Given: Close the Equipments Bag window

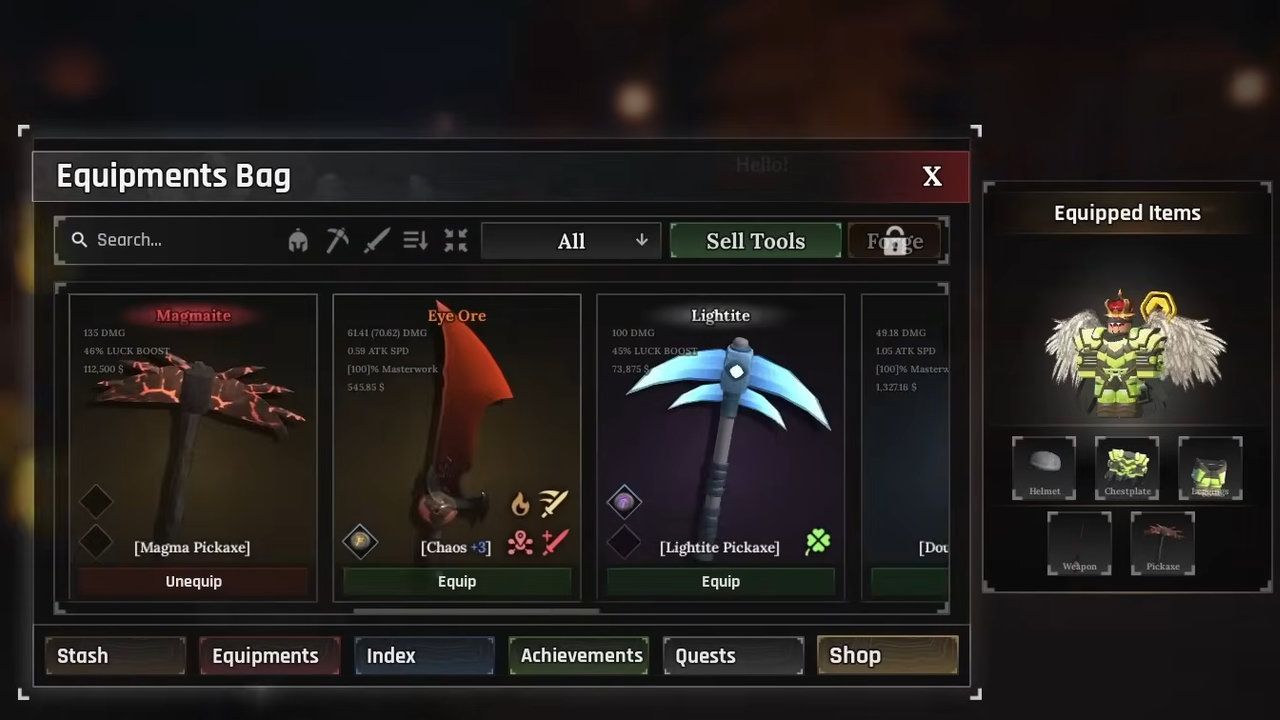Looking at the screenshot, I should click(x=932, y=177).
